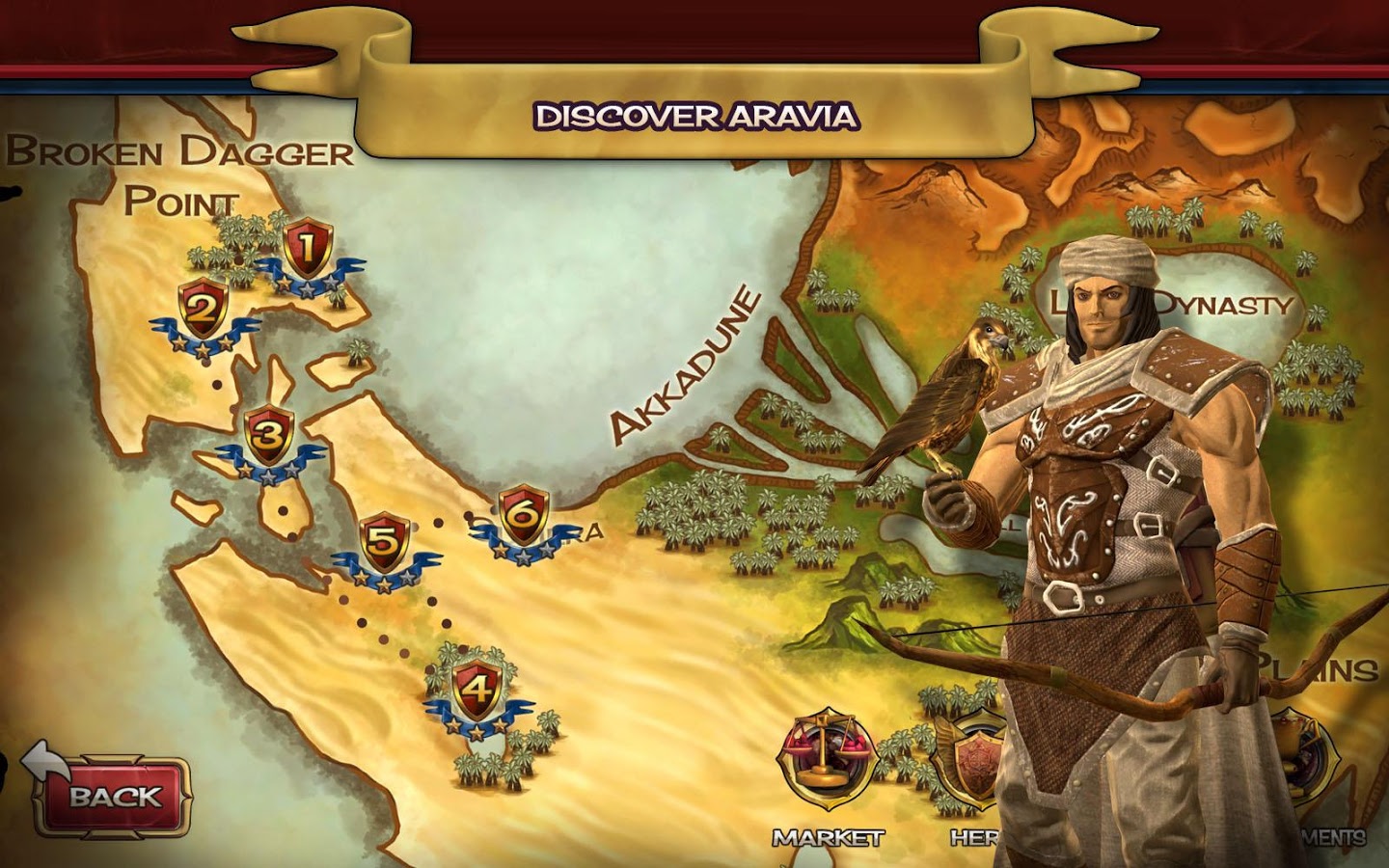Image resolution: width=1389 pixels, height=868 pixels.
Task: Start level 5 shield marker
Action: [384, 544]
